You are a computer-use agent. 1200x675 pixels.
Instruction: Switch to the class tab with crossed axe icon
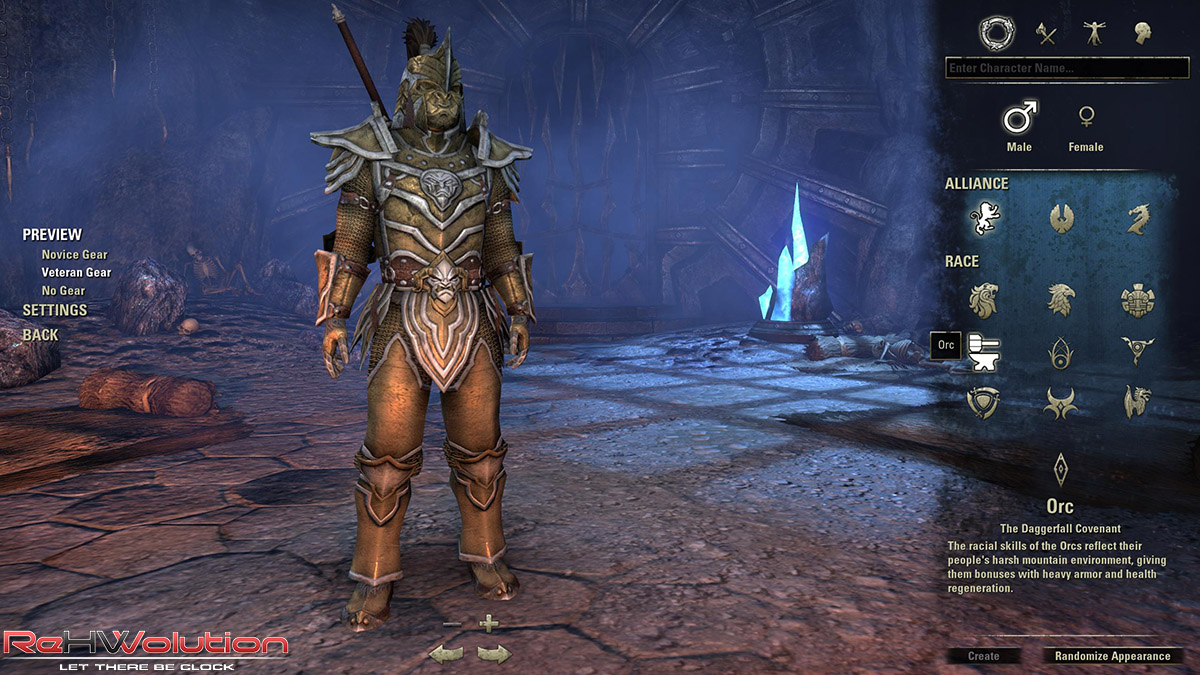pos(1046,34)
